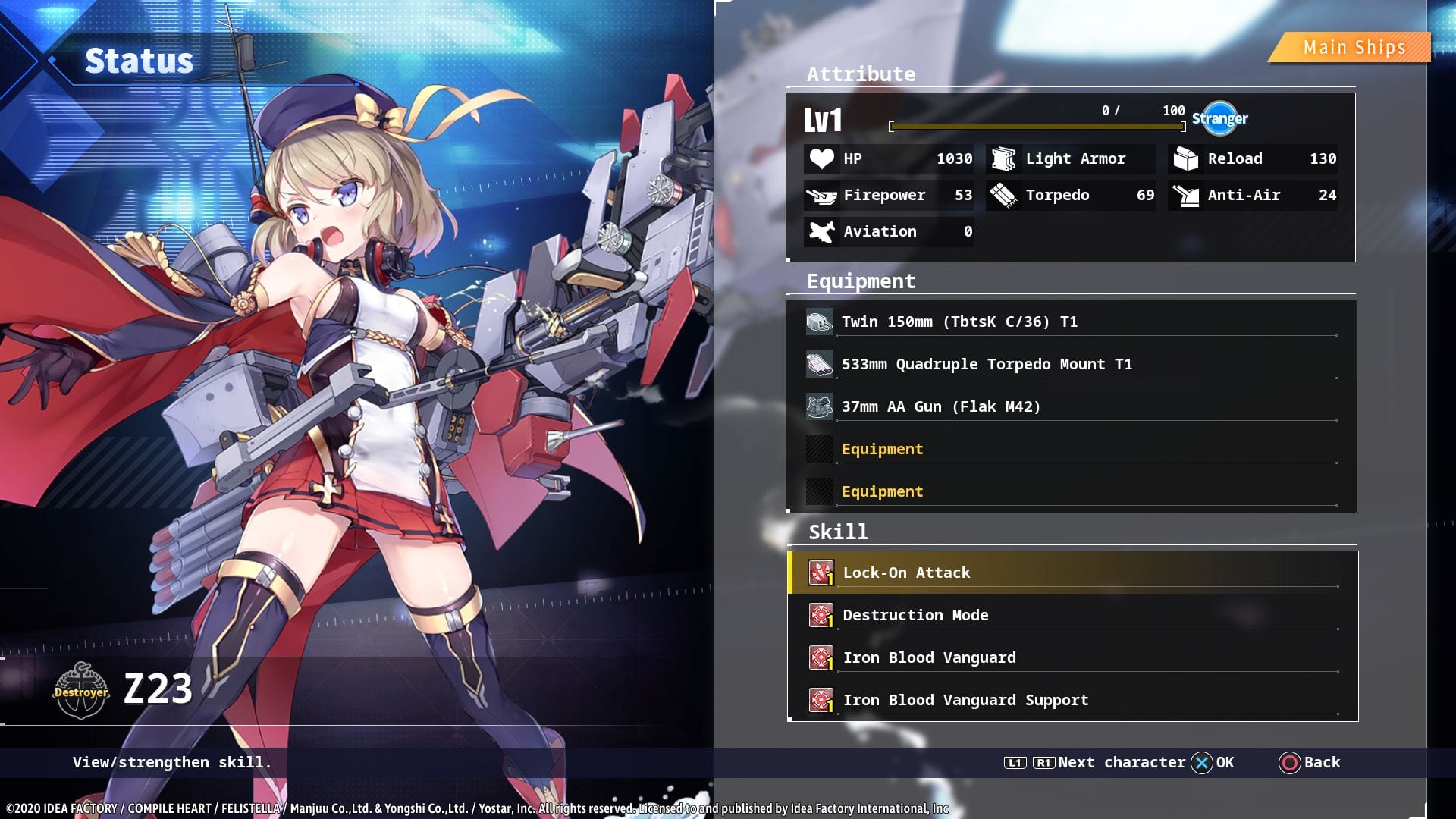The width and height of the screenshot is (1456, 819).
Task: Choose the Destruction Mode skill
Action: pyautogui.click(x=915, y=616)
